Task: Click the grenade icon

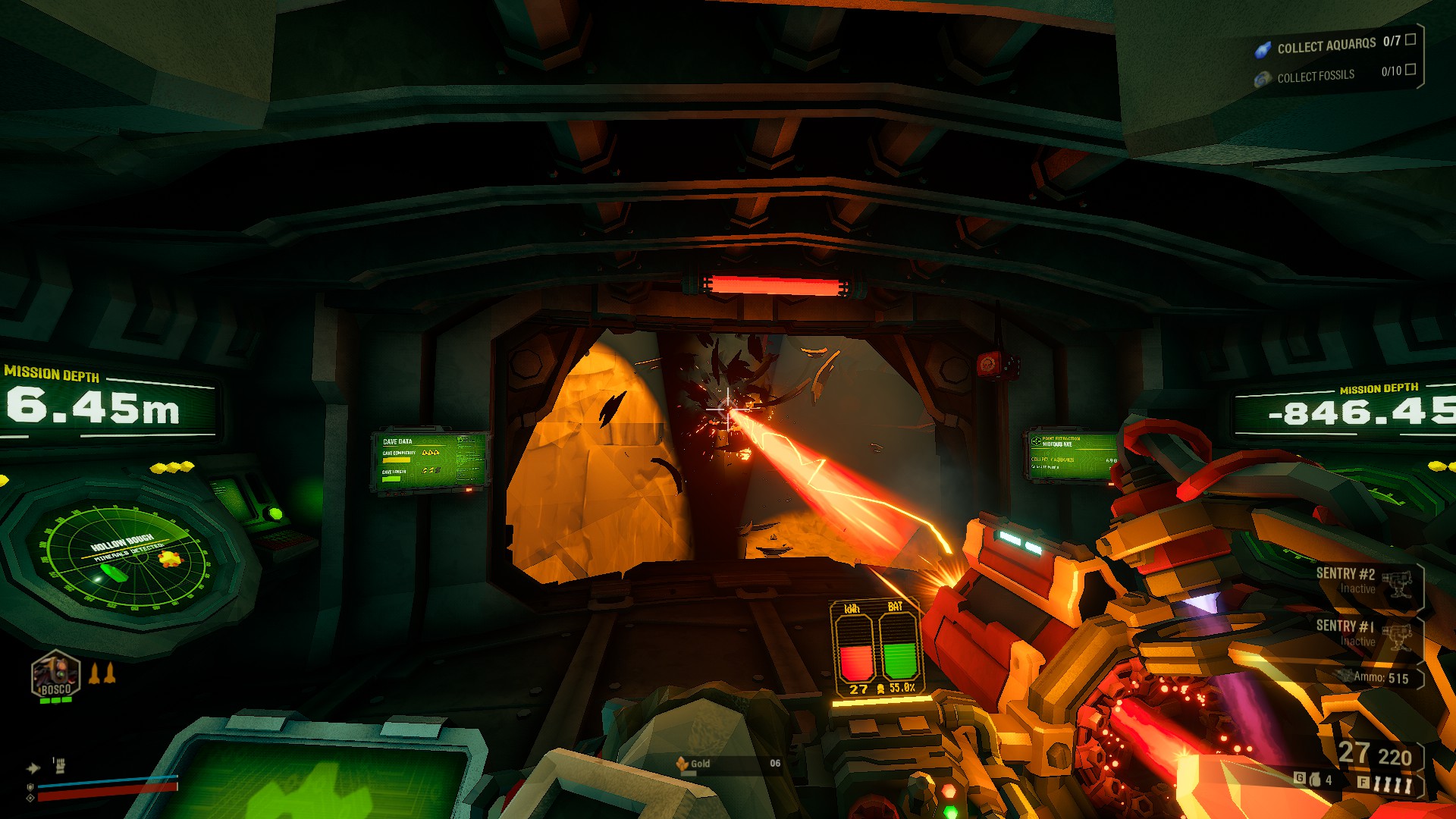Action: (1315, 780)
